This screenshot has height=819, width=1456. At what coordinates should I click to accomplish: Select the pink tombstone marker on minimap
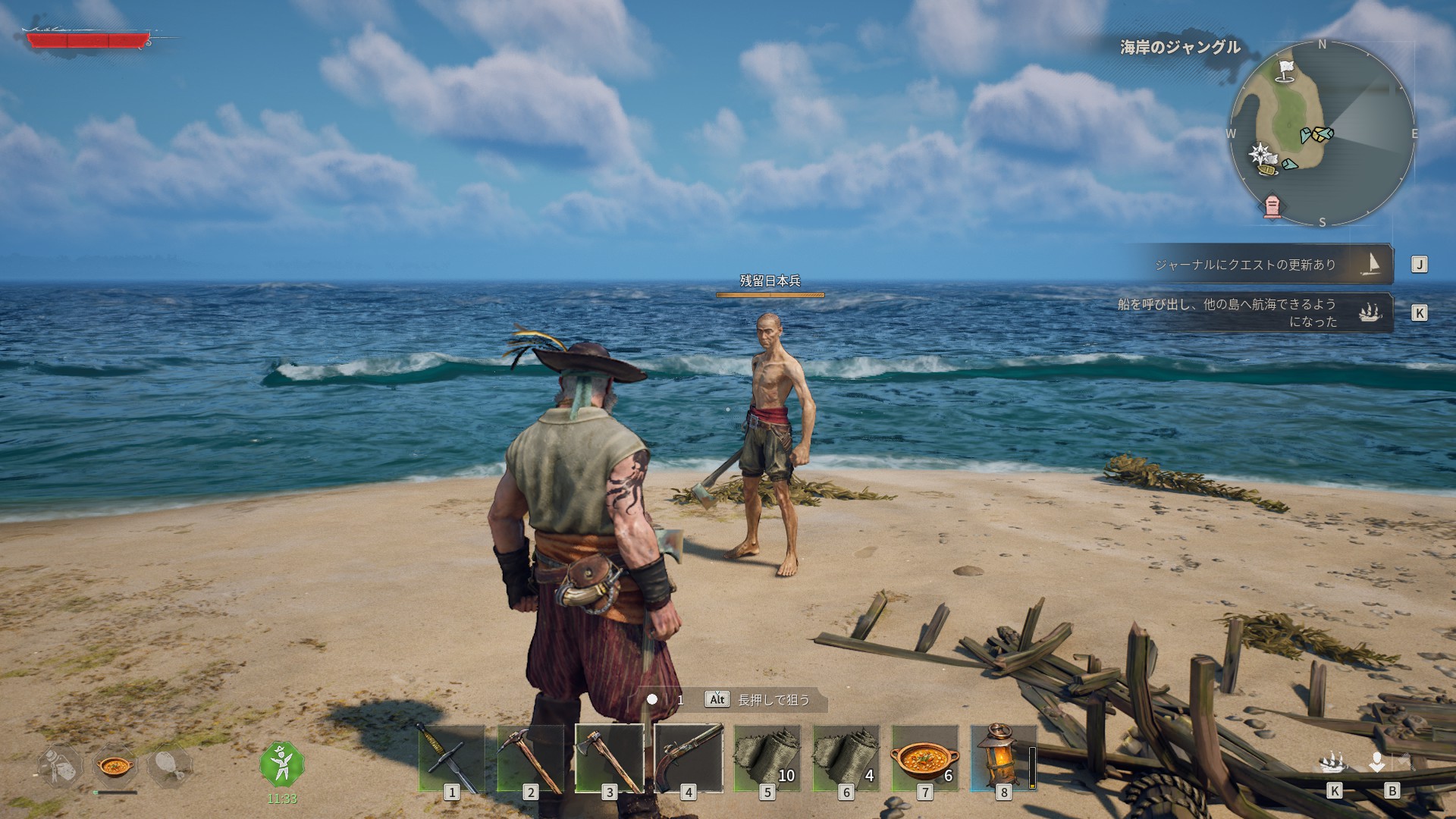[1272, 206]
